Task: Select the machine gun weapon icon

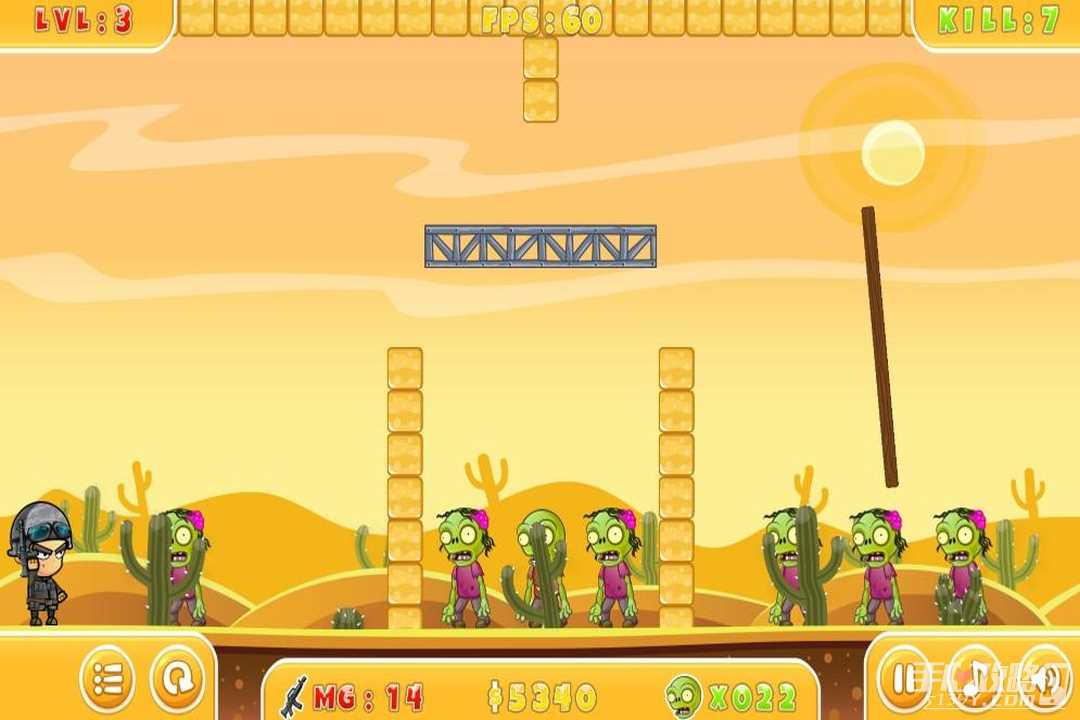Action: click(x=293, y=694)
